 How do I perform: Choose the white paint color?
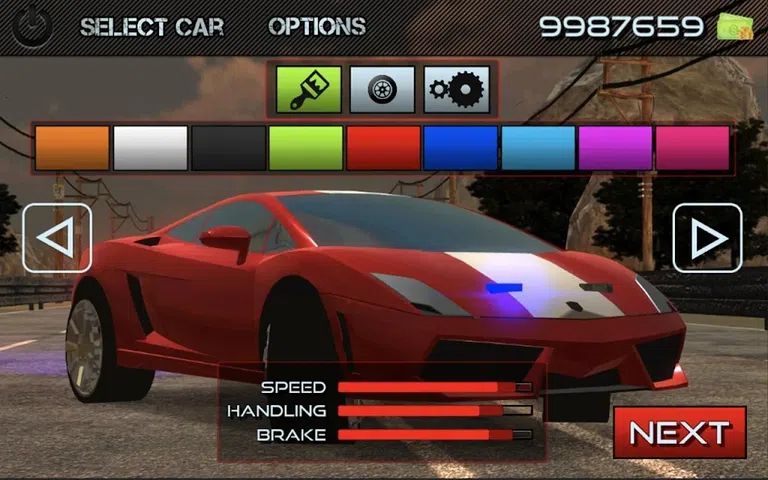150,148
